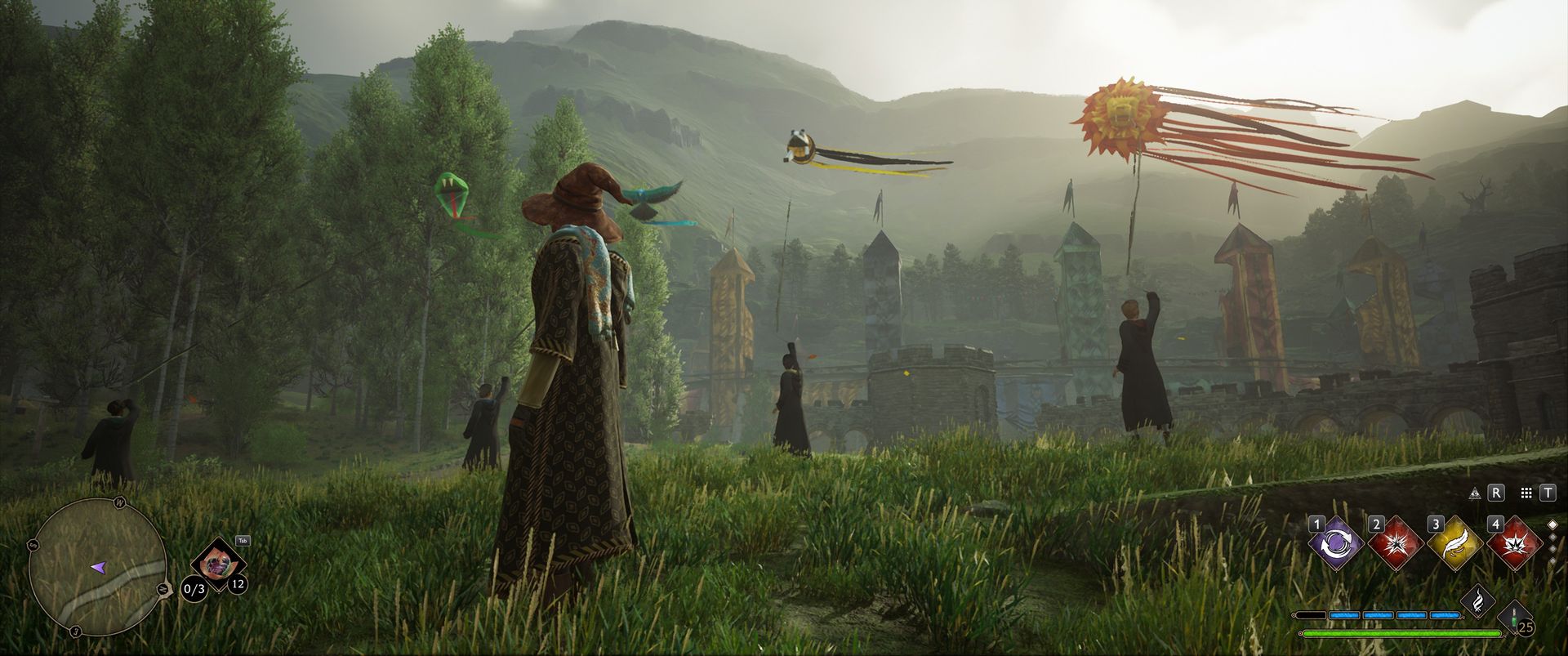Select the Chinese Chomping Cabbage tool slot
Viewport: 1568px width, 656px height.
point(218,563)
